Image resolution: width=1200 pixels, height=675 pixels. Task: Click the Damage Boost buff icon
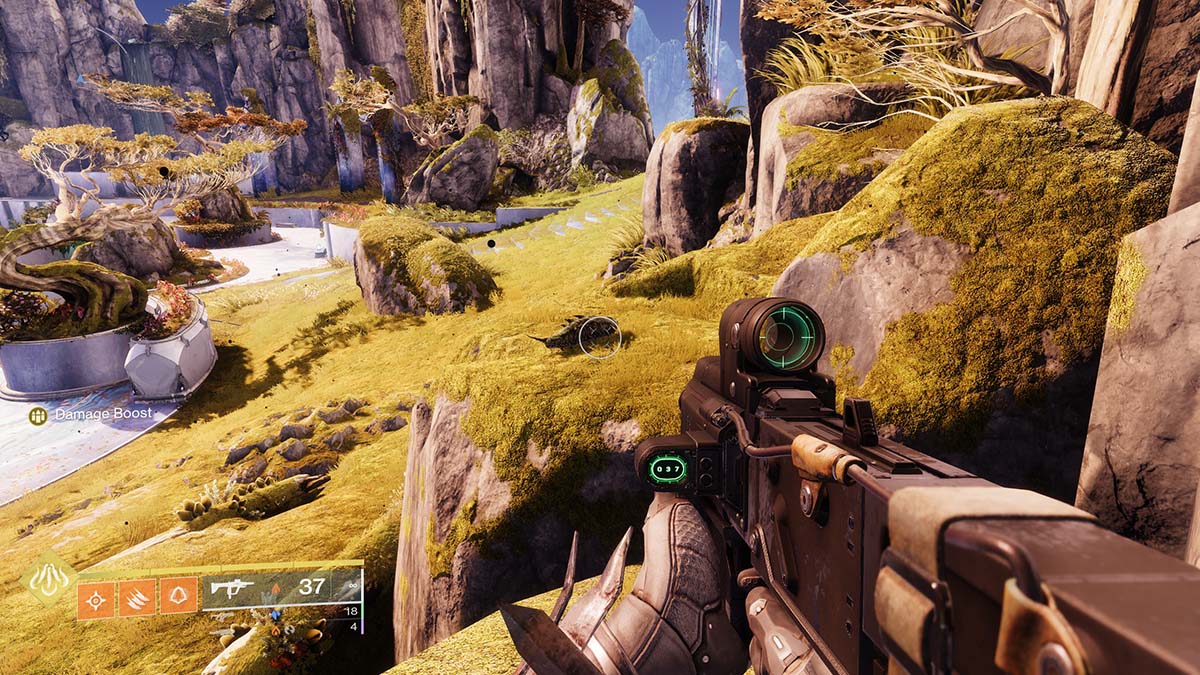click(x=38, y=414)
